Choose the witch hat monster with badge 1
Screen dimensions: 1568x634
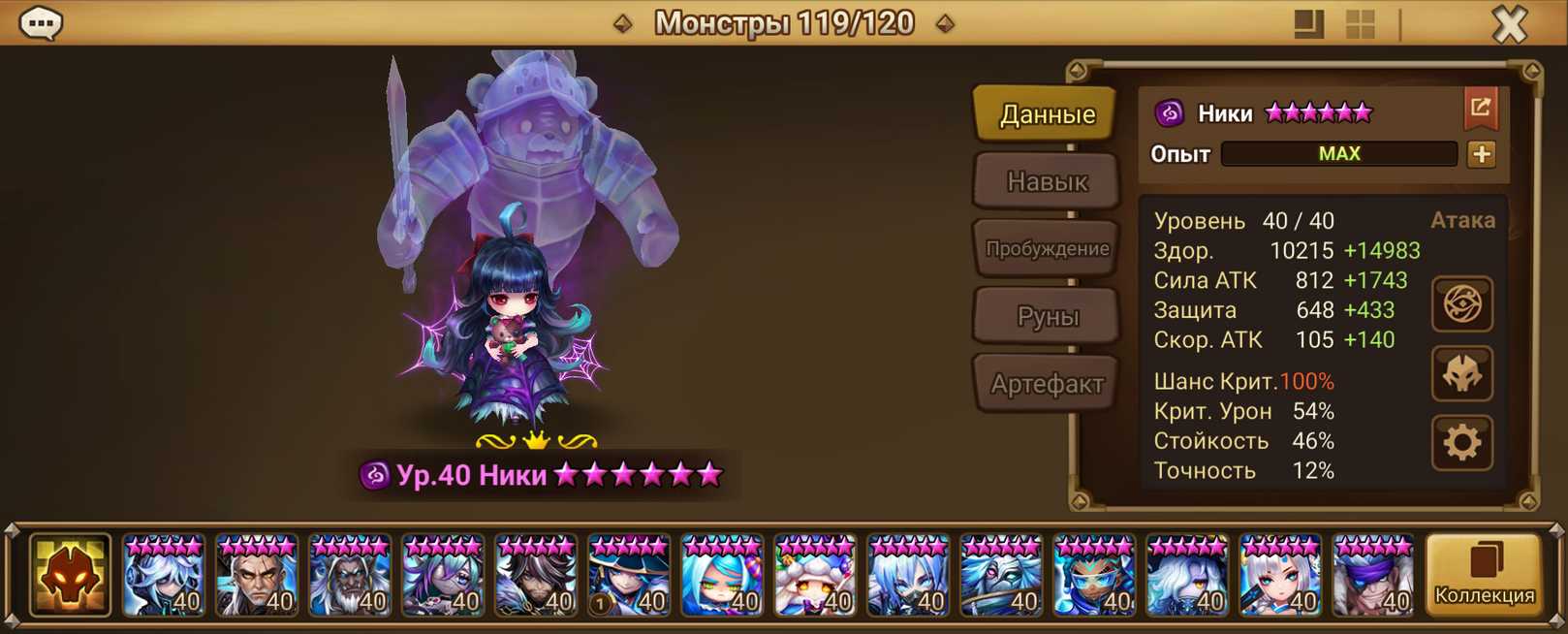click(629, 576)
